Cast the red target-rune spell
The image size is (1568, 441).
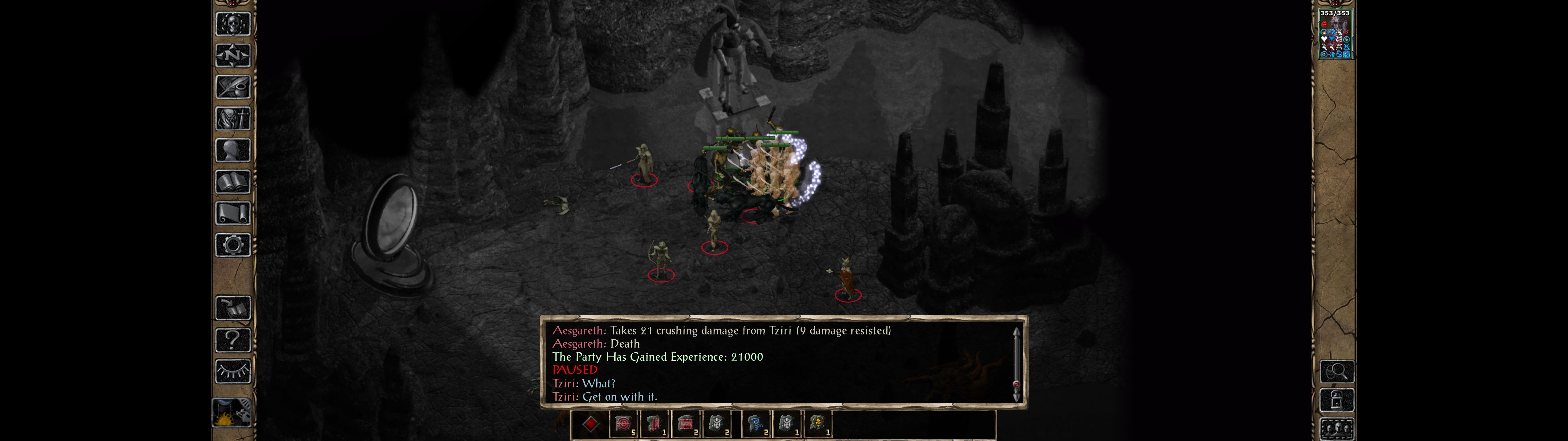[623, 424]
